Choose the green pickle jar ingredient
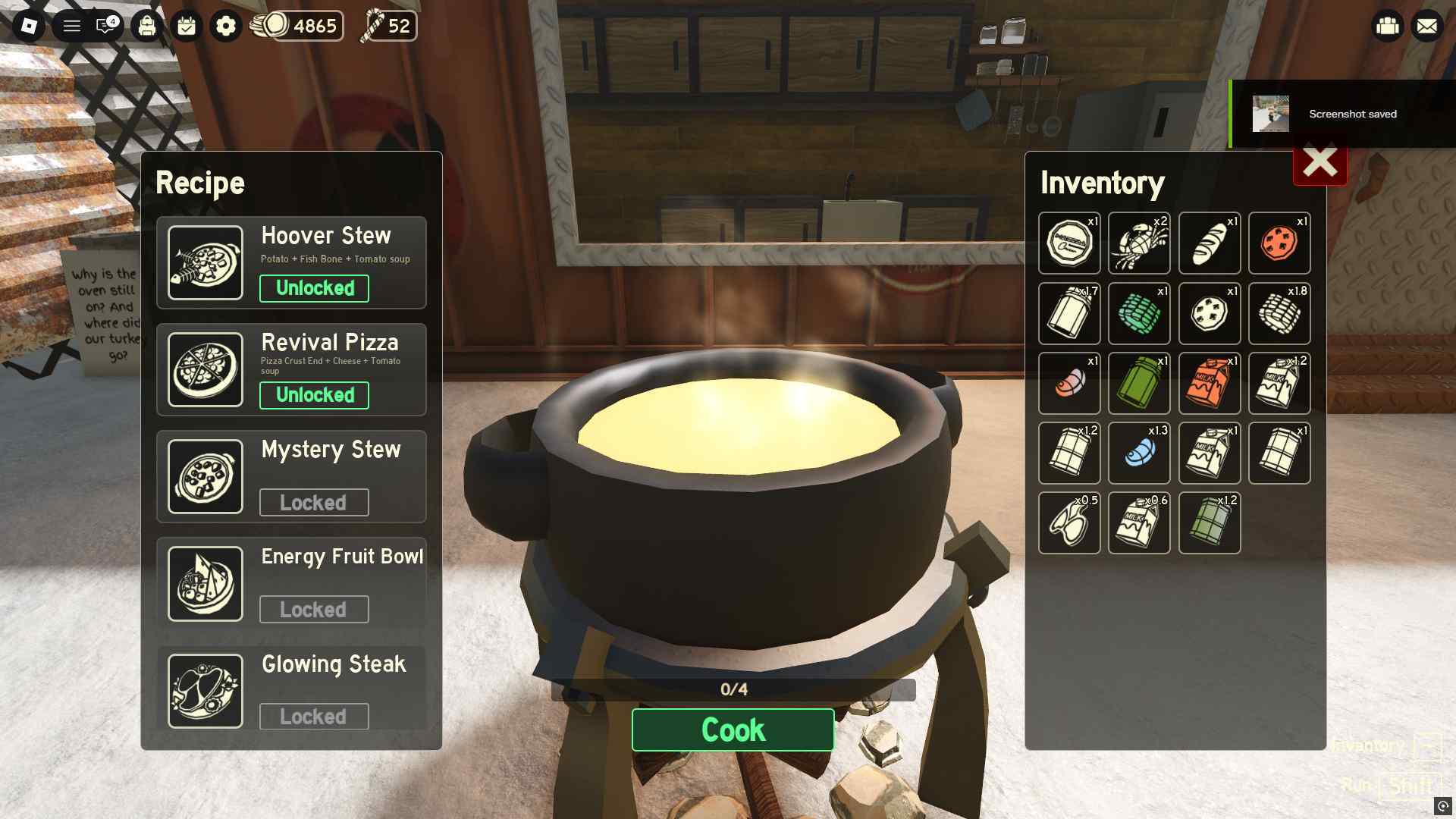This screenshot has height=819, width=1456. [1139, 383]
